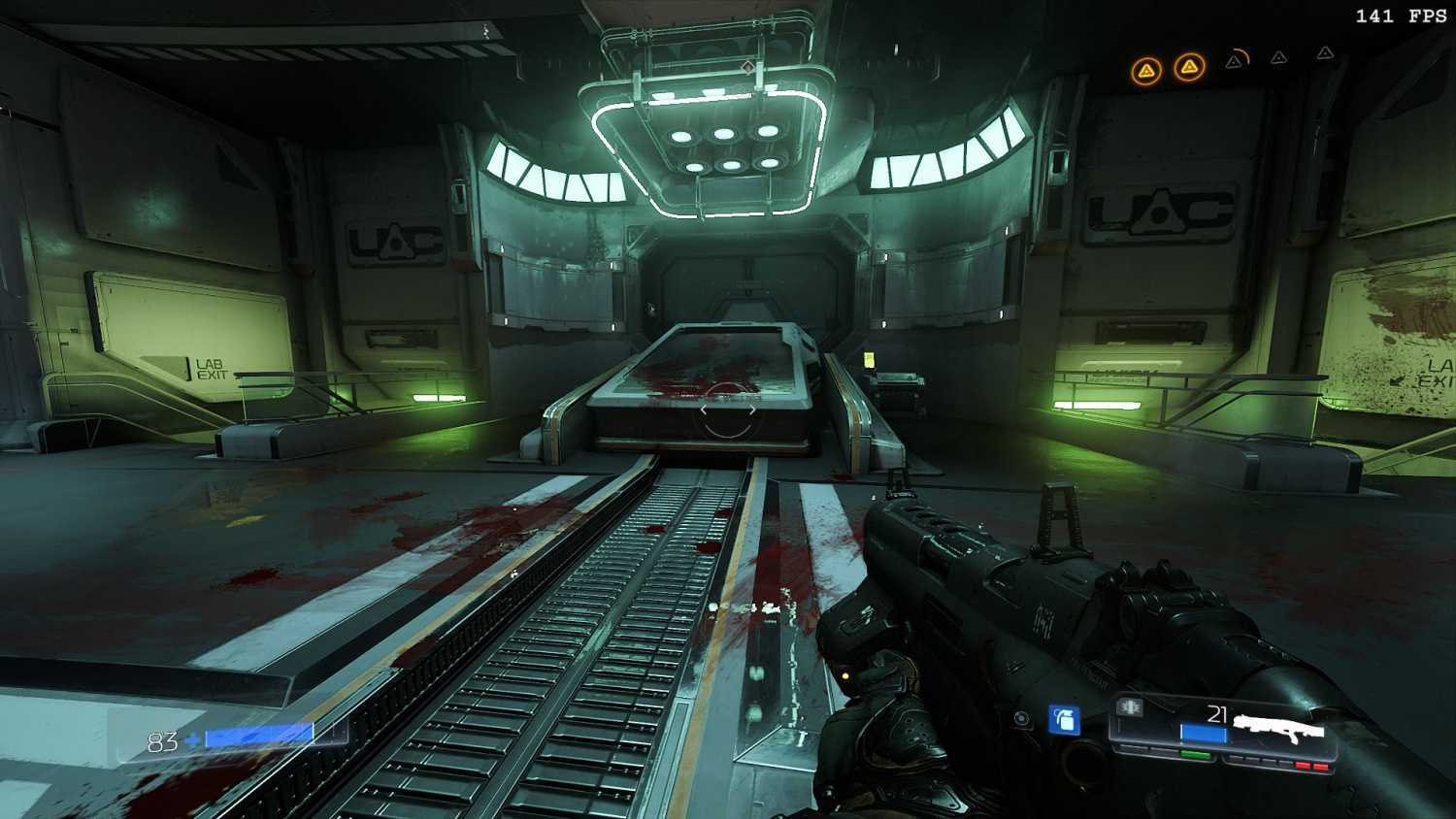The height and width of the screenshot is (819, 1456).
Task: Select the blue frag grenade icon
Action: [1065, 720]
